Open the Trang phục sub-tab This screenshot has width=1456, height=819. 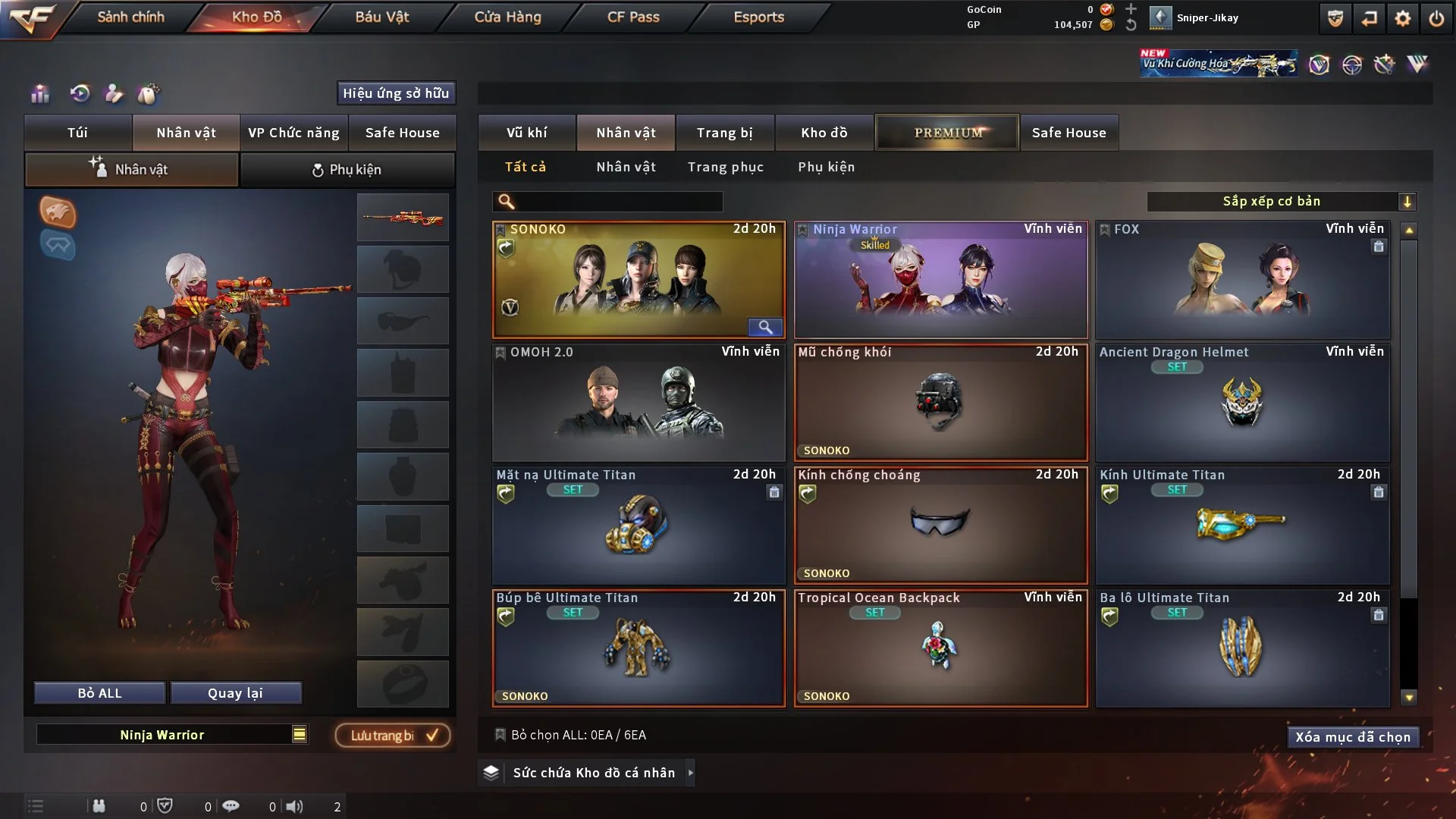[x=726, y=167]
